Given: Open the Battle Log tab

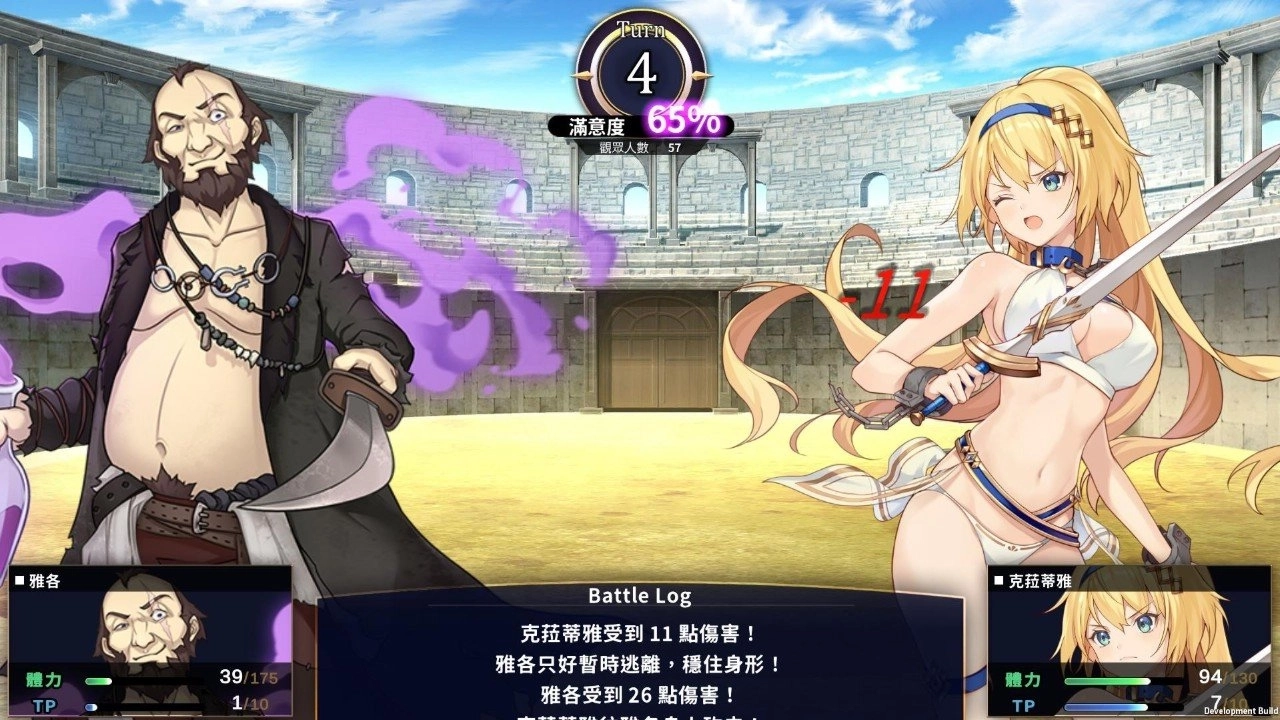Looking at the screenshot, I should 640,596.
